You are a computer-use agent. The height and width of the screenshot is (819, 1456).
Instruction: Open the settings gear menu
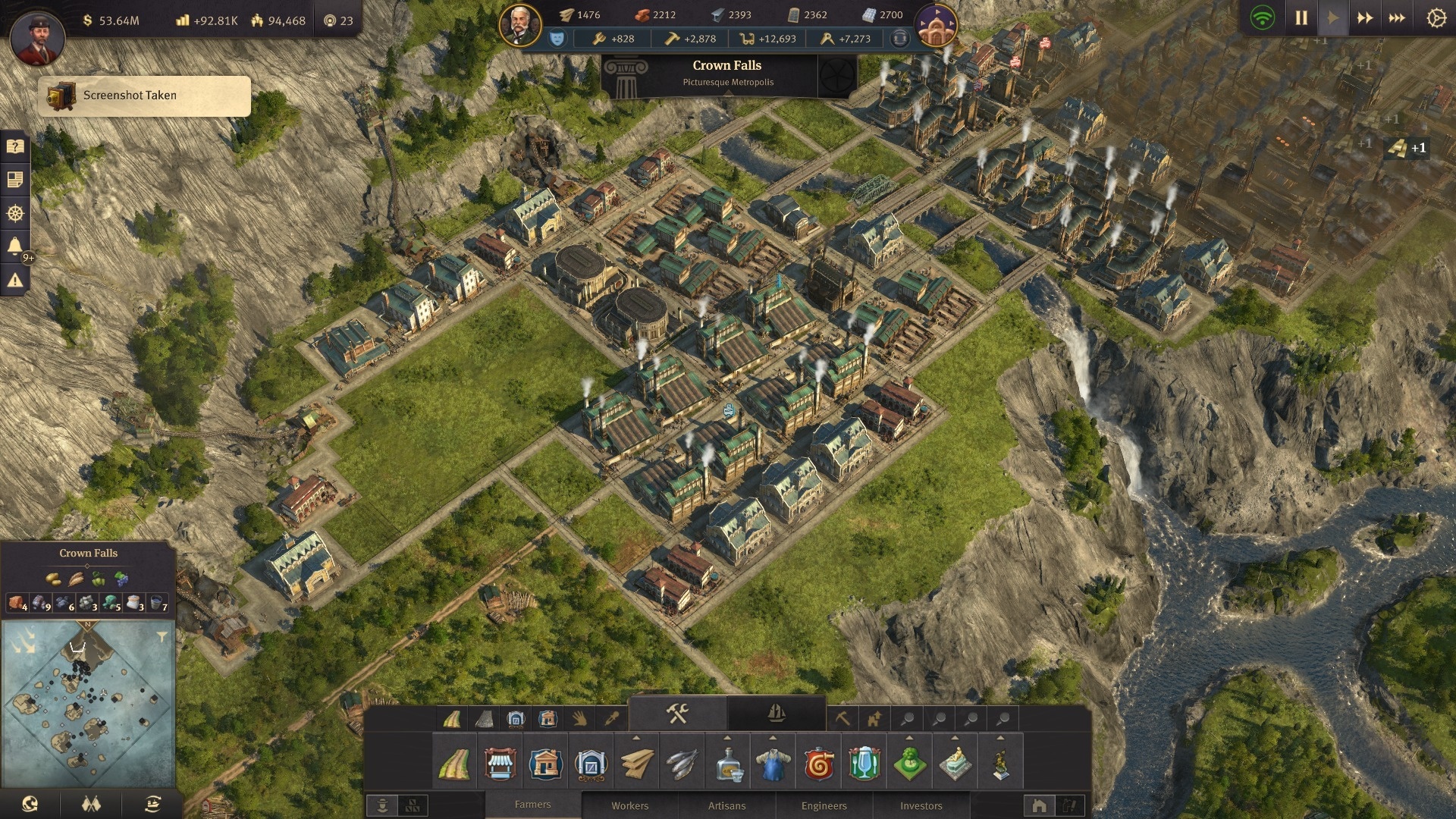click(x=1436, y=17)
